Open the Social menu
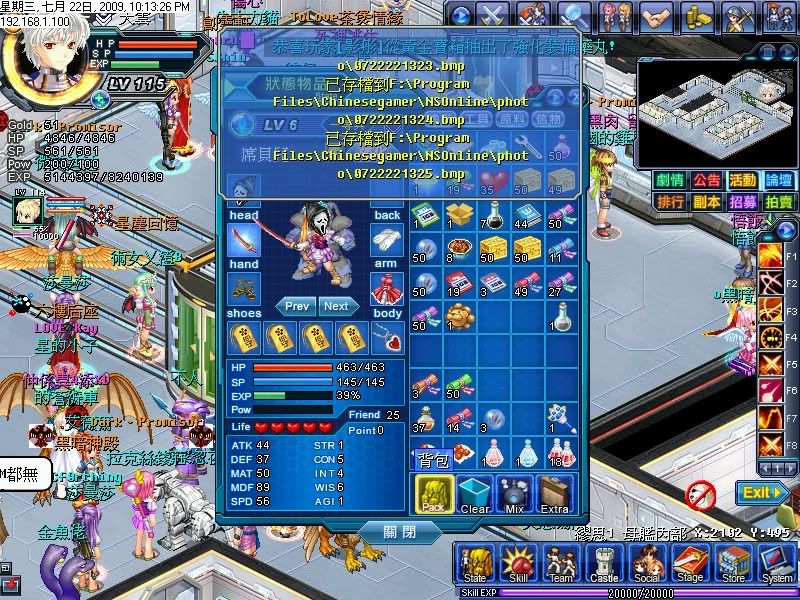The width and height of the screenshot is (800, 600). coord(647,565)
